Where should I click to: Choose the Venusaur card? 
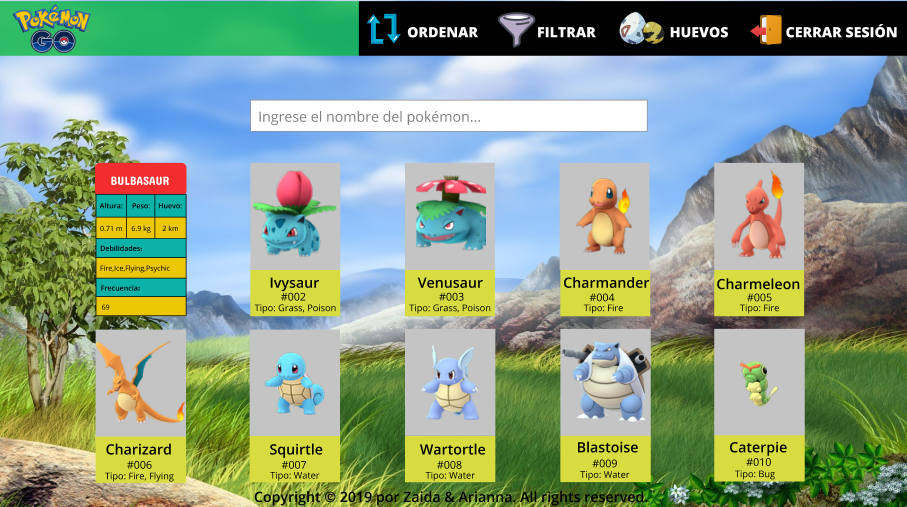(x=449, y=240)
